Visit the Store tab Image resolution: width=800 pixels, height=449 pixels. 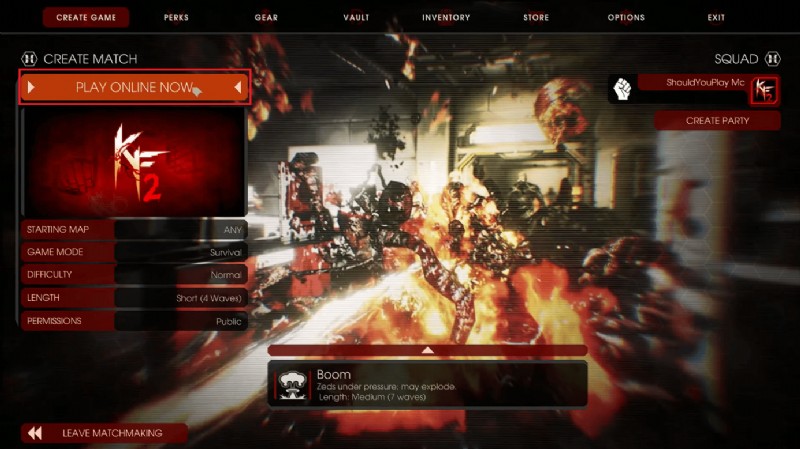click(x=536, y=17)
